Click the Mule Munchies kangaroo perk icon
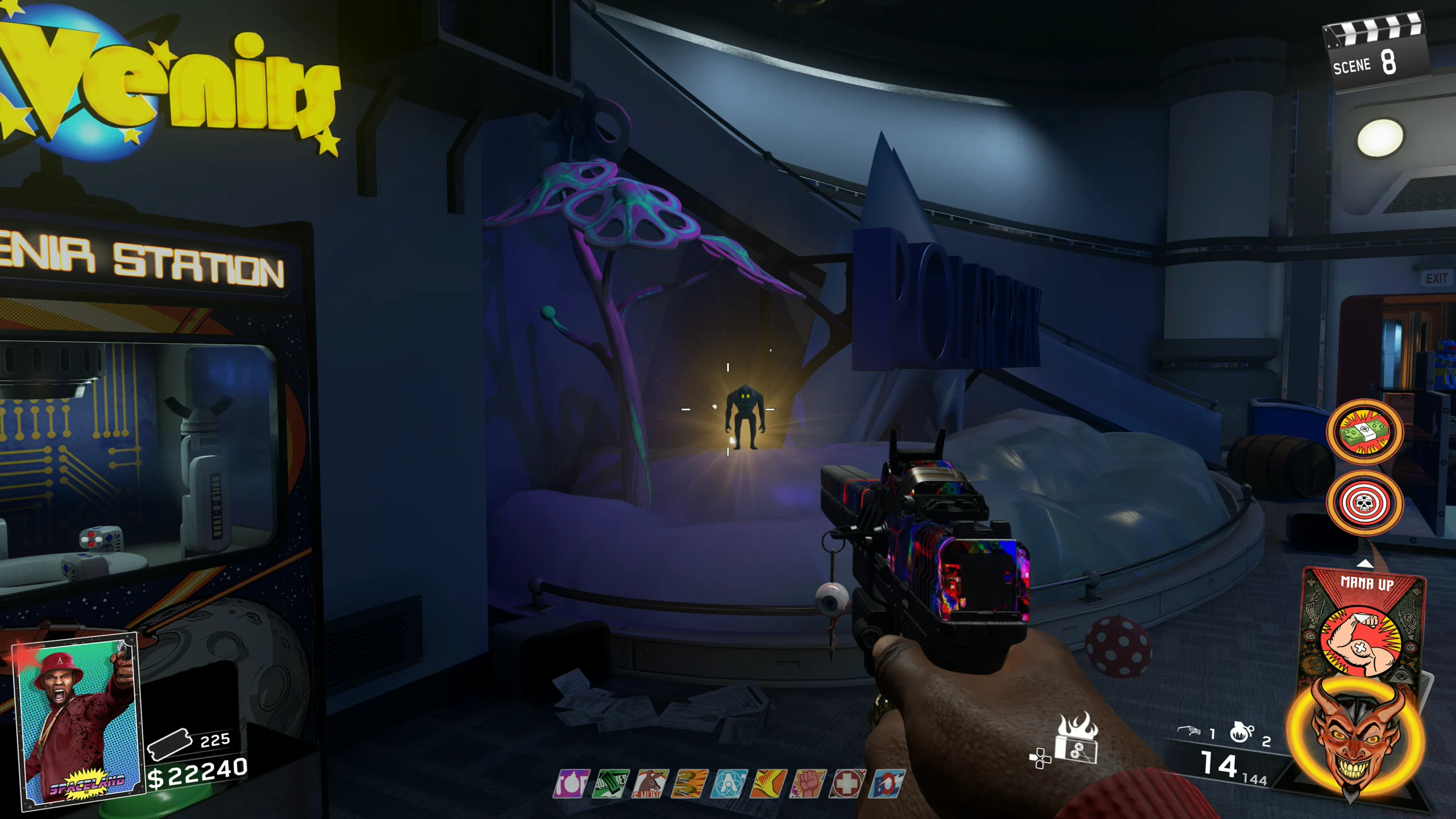Image resolution: width=1456 pixels, height=819 pixels. (x=650, y=784)
